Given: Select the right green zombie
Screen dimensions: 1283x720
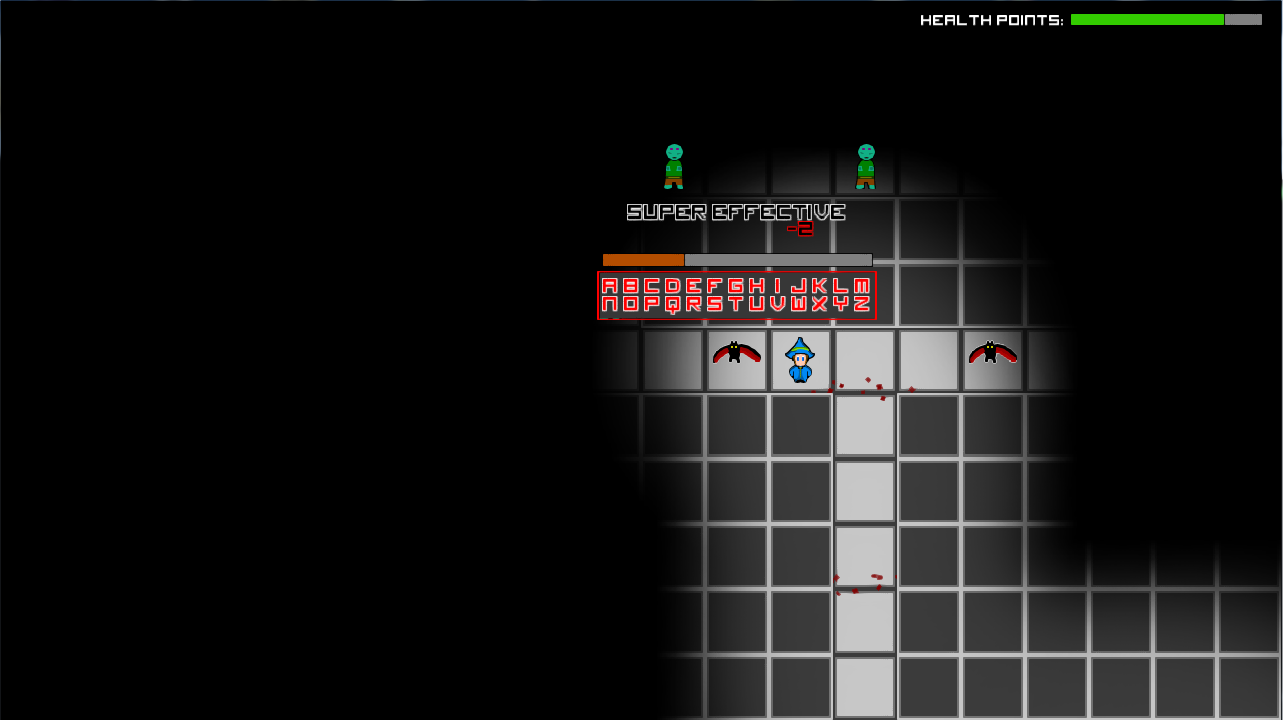Looking at the screenshot, I should 866,165.
